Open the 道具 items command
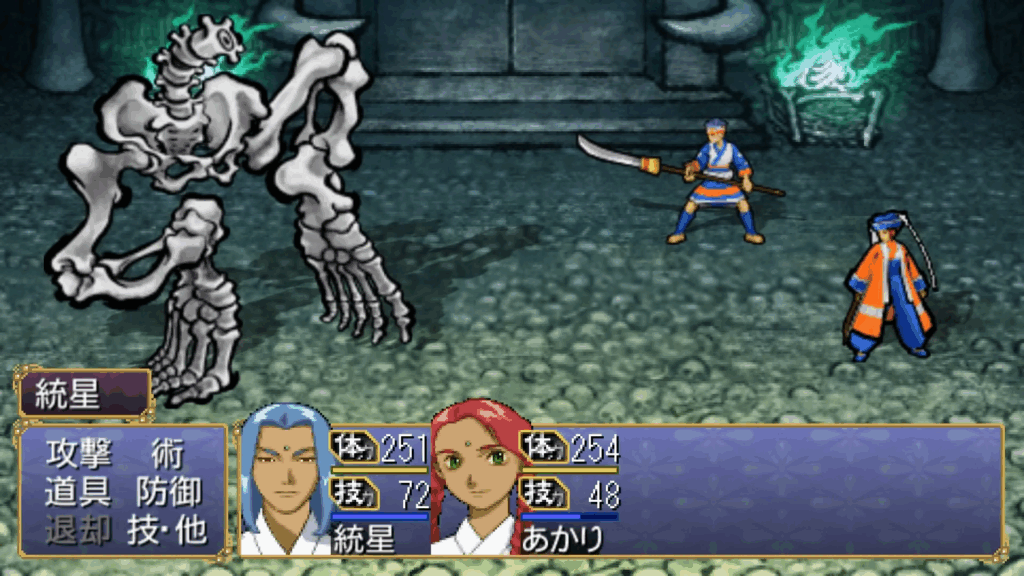 coord(75,492)
